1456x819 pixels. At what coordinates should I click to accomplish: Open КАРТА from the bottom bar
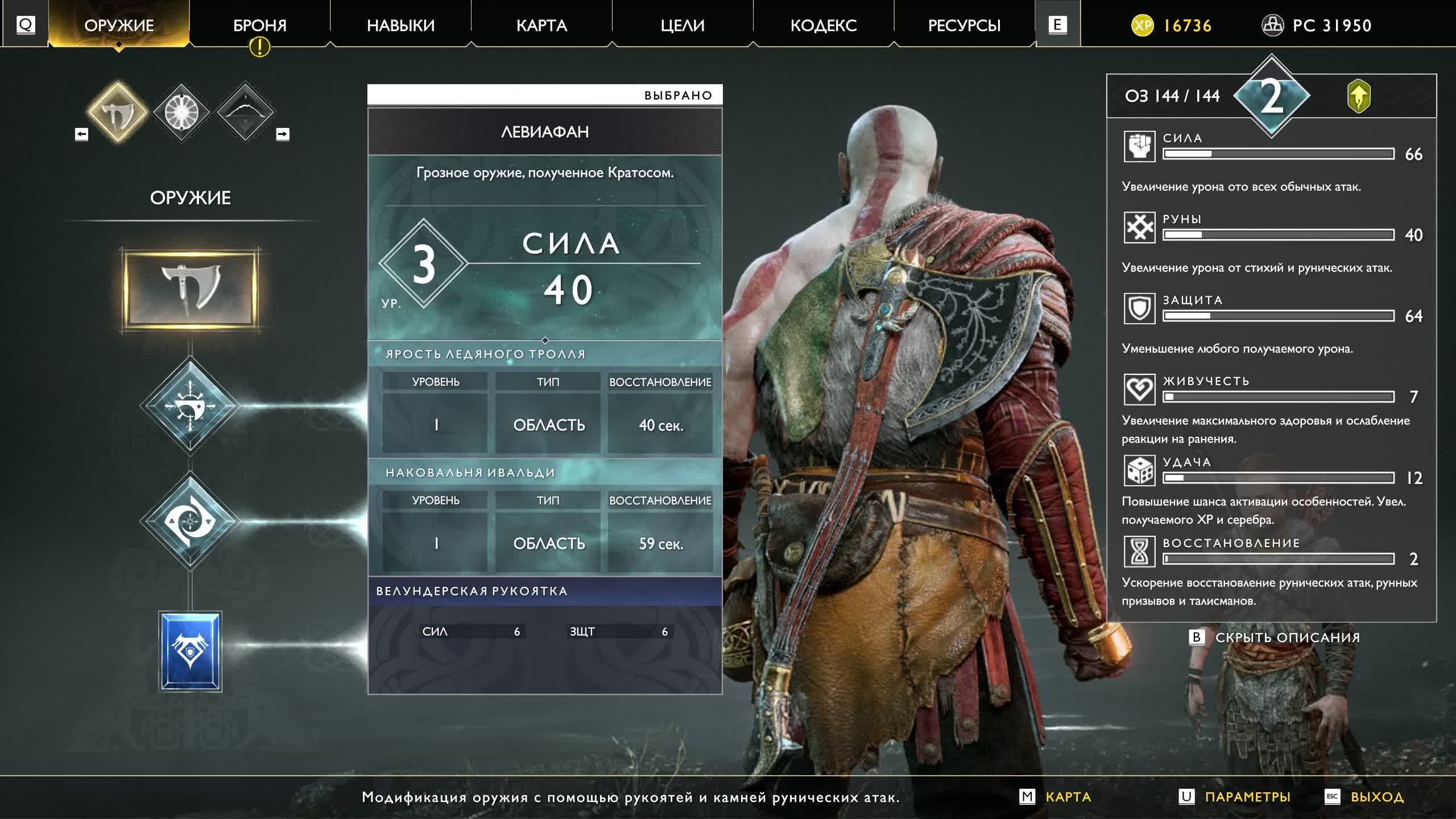[x=1068, y=797]
